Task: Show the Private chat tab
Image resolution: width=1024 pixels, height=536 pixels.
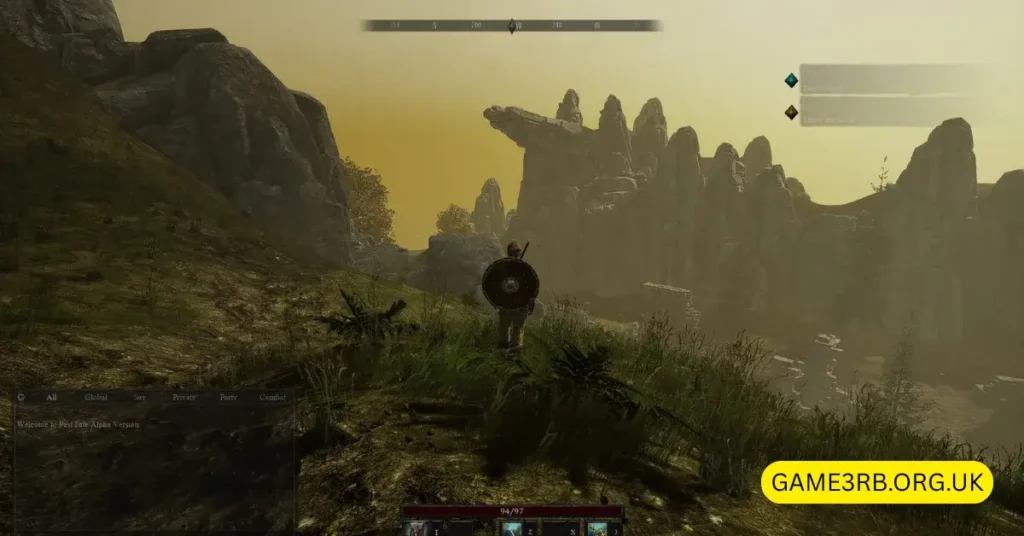Action: [x=184, y=397]
